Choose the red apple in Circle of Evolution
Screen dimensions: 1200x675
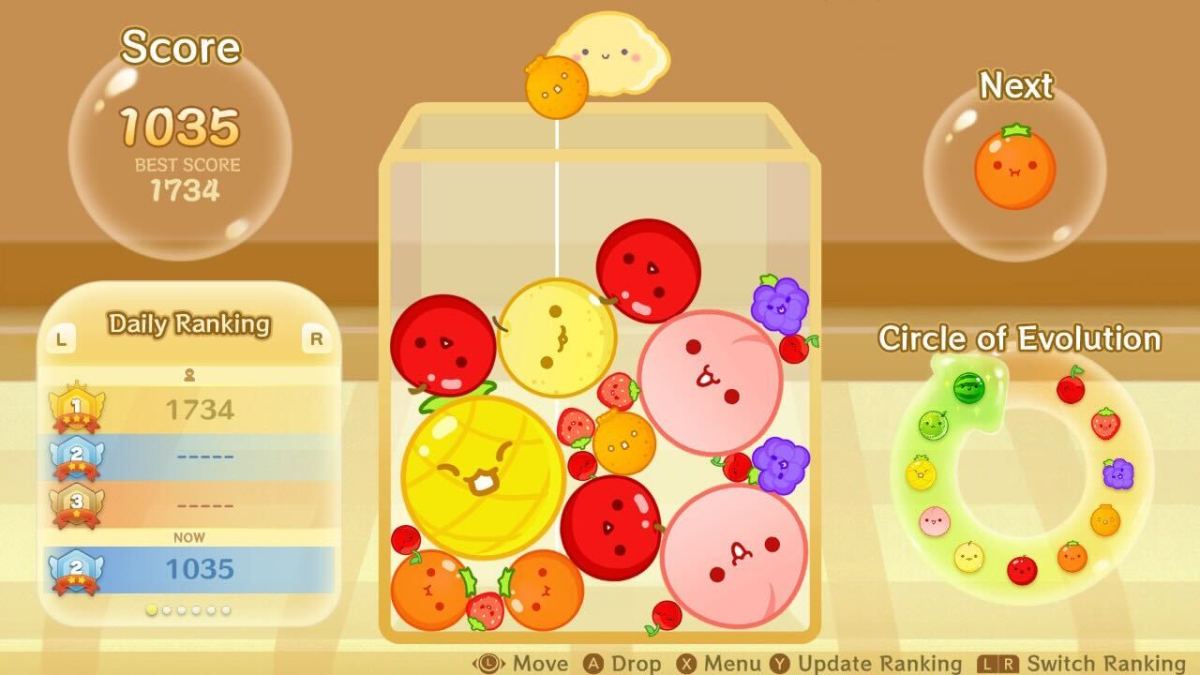click(1022, 569)
